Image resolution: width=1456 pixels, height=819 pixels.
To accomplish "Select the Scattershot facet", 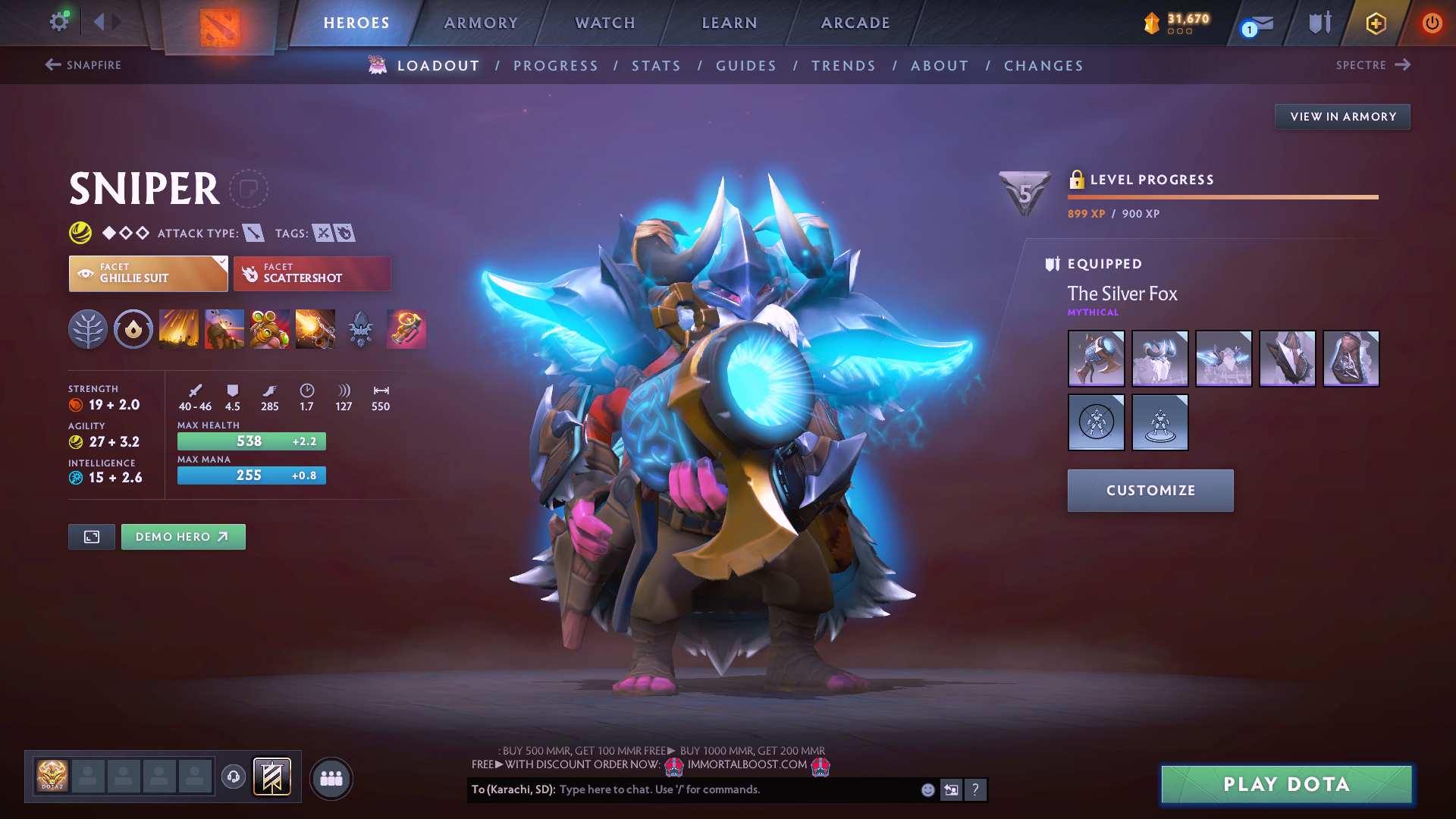I will pyautogui.click(x=312, y=274).
